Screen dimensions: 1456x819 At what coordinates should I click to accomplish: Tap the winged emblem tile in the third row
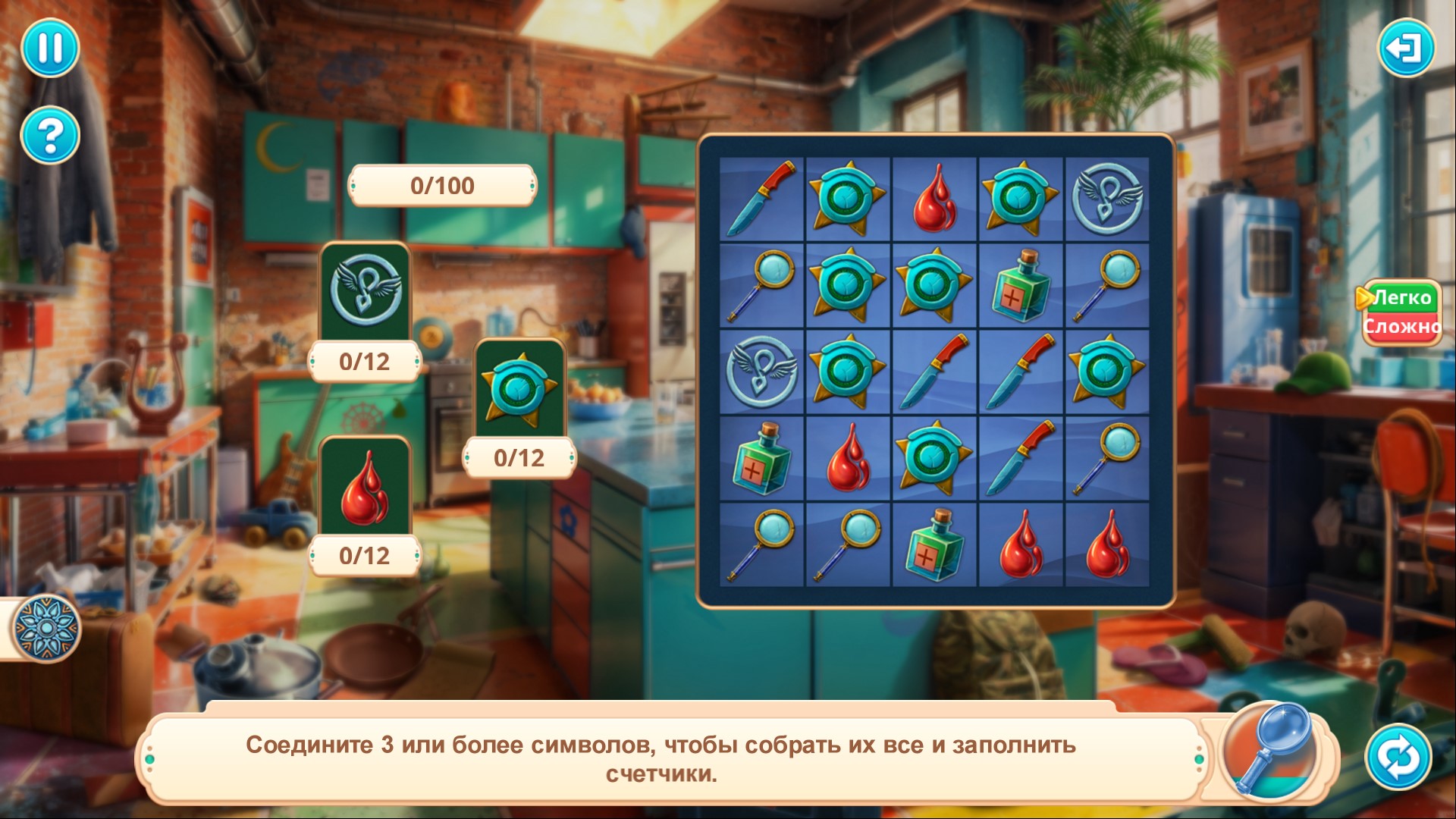pyautogui.click(x=761, y=372)
